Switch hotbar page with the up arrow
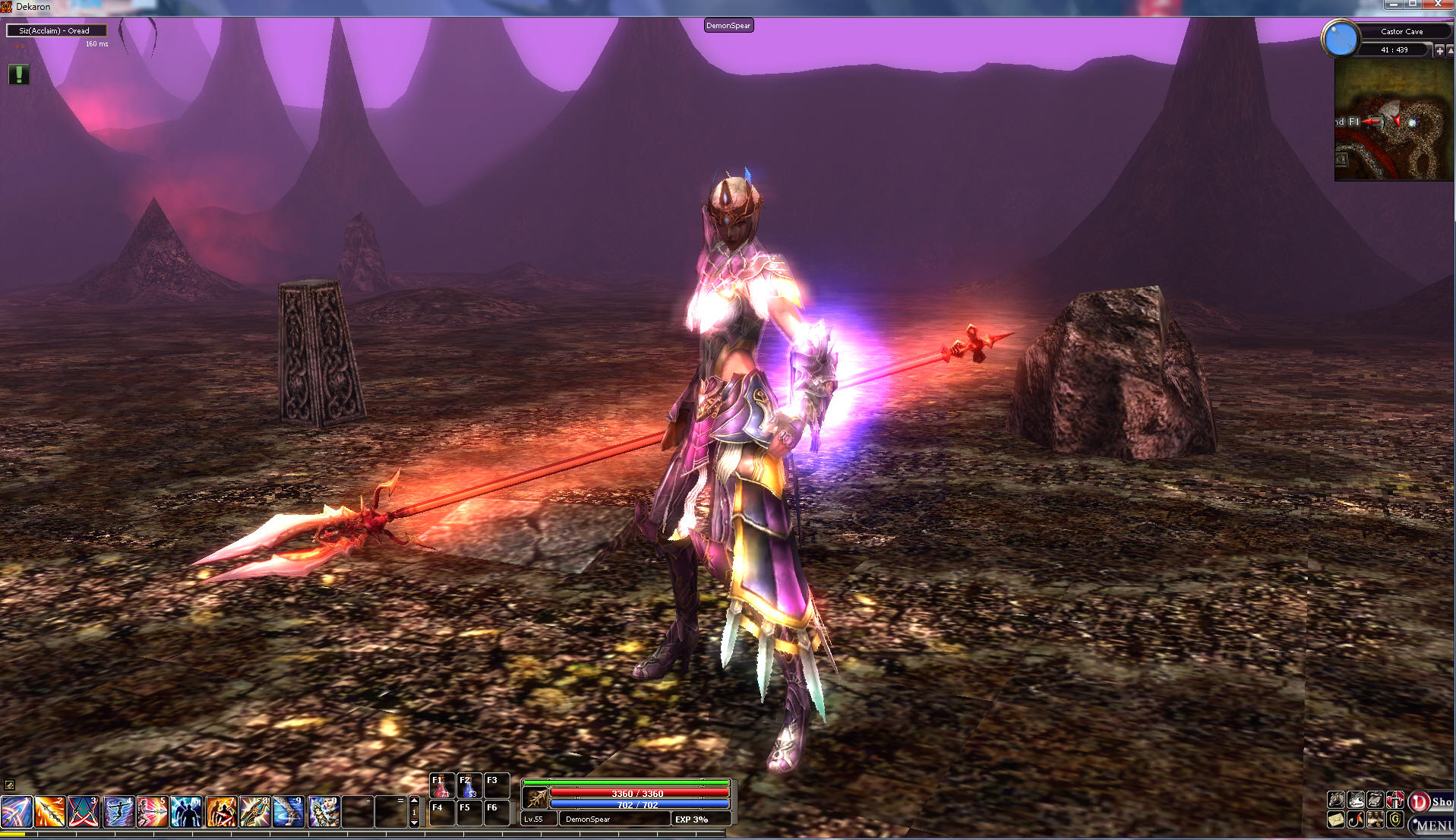The image size is (1456, 840). coord(414,801)
